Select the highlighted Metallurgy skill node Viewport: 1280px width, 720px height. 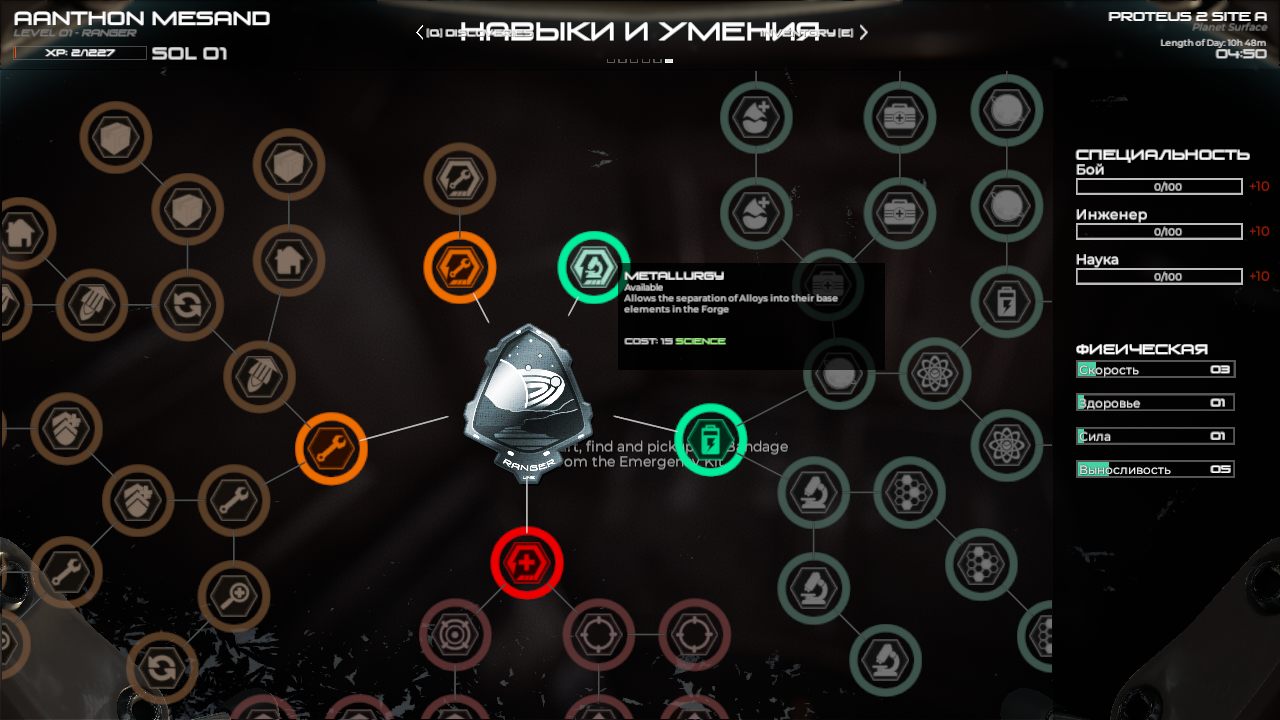point(593,267)
